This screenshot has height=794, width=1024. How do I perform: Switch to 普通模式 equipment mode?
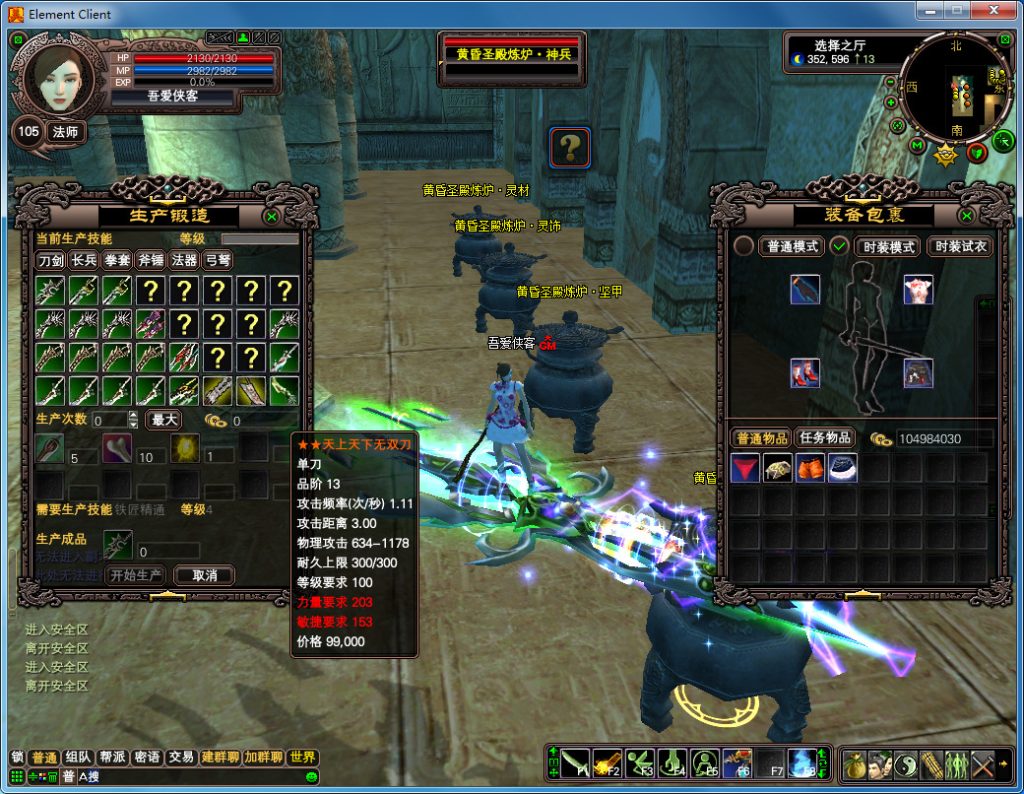point(793,247)
